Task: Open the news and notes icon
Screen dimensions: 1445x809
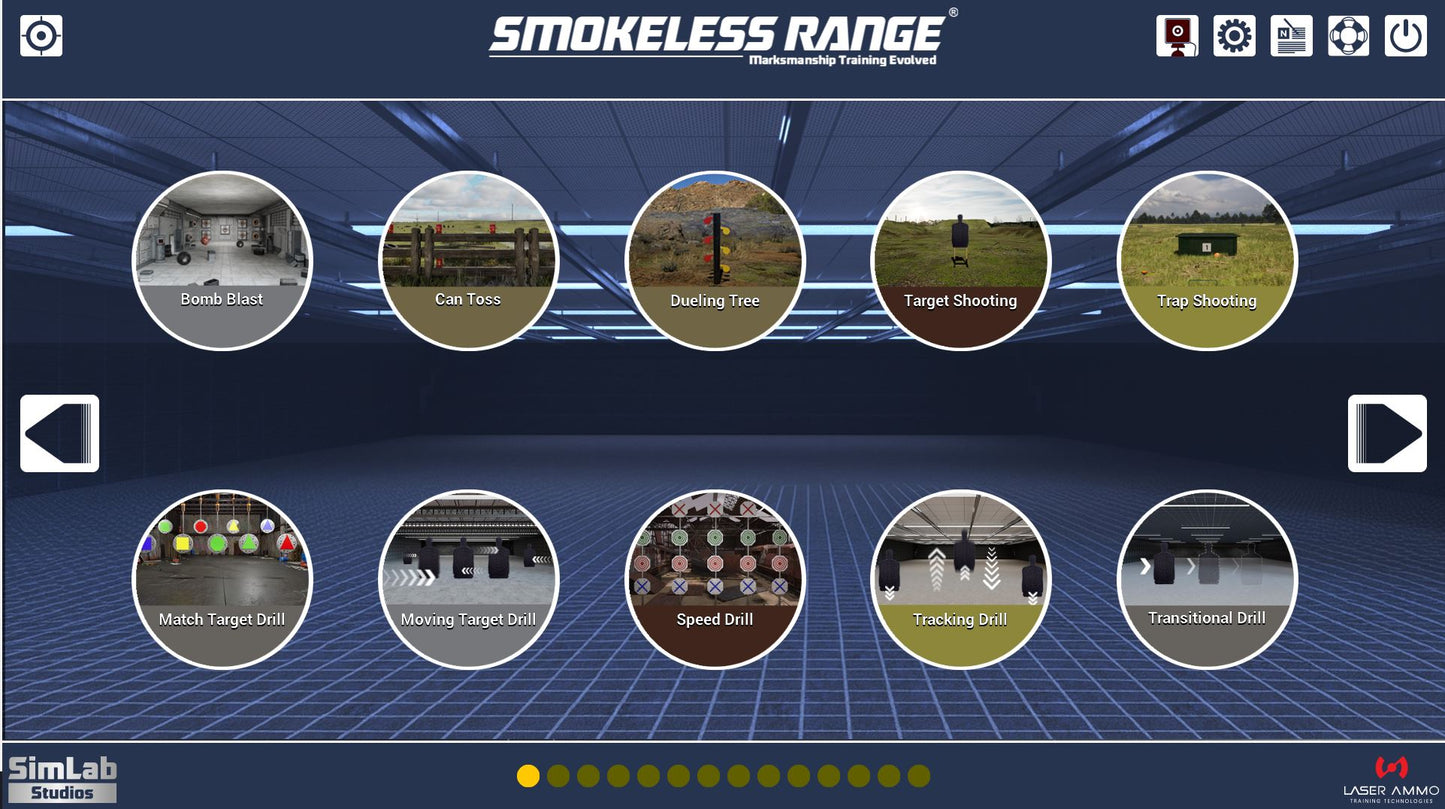Action: [1292, 35]
